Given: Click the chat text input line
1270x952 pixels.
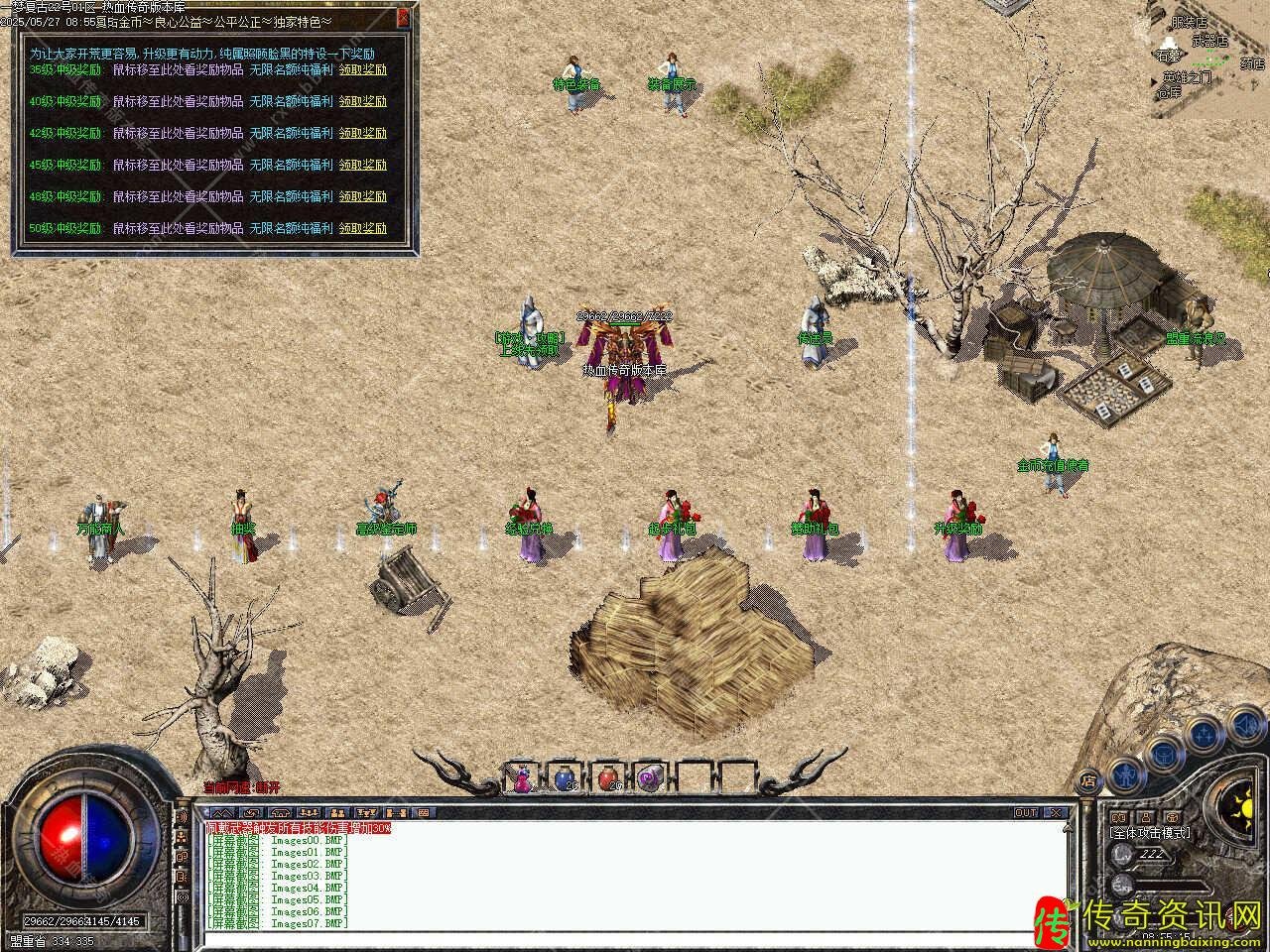Looking at the screenshot, I should [x=635, y=937].
